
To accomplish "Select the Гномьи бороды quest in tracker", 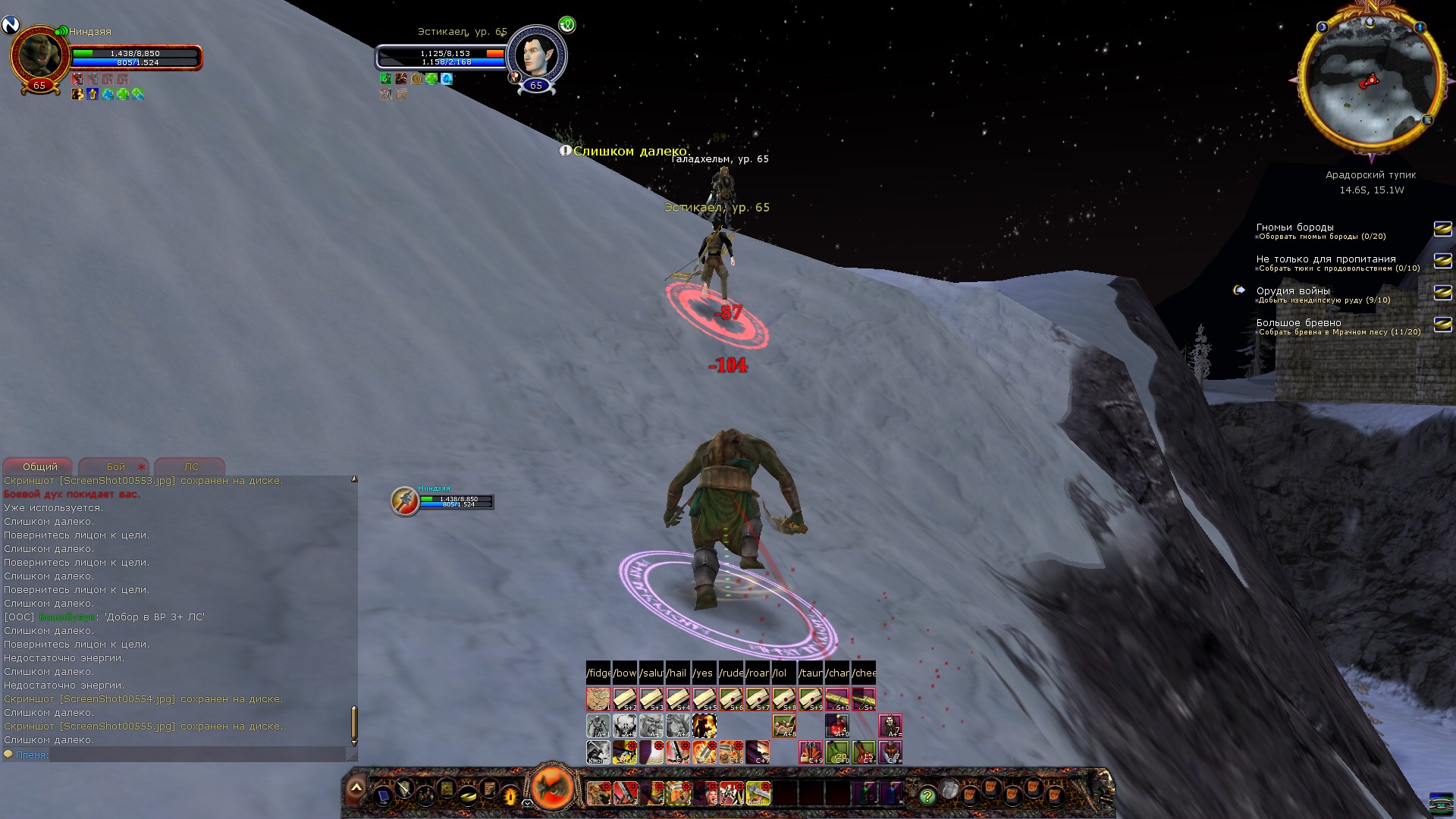I will (1294, 227).
